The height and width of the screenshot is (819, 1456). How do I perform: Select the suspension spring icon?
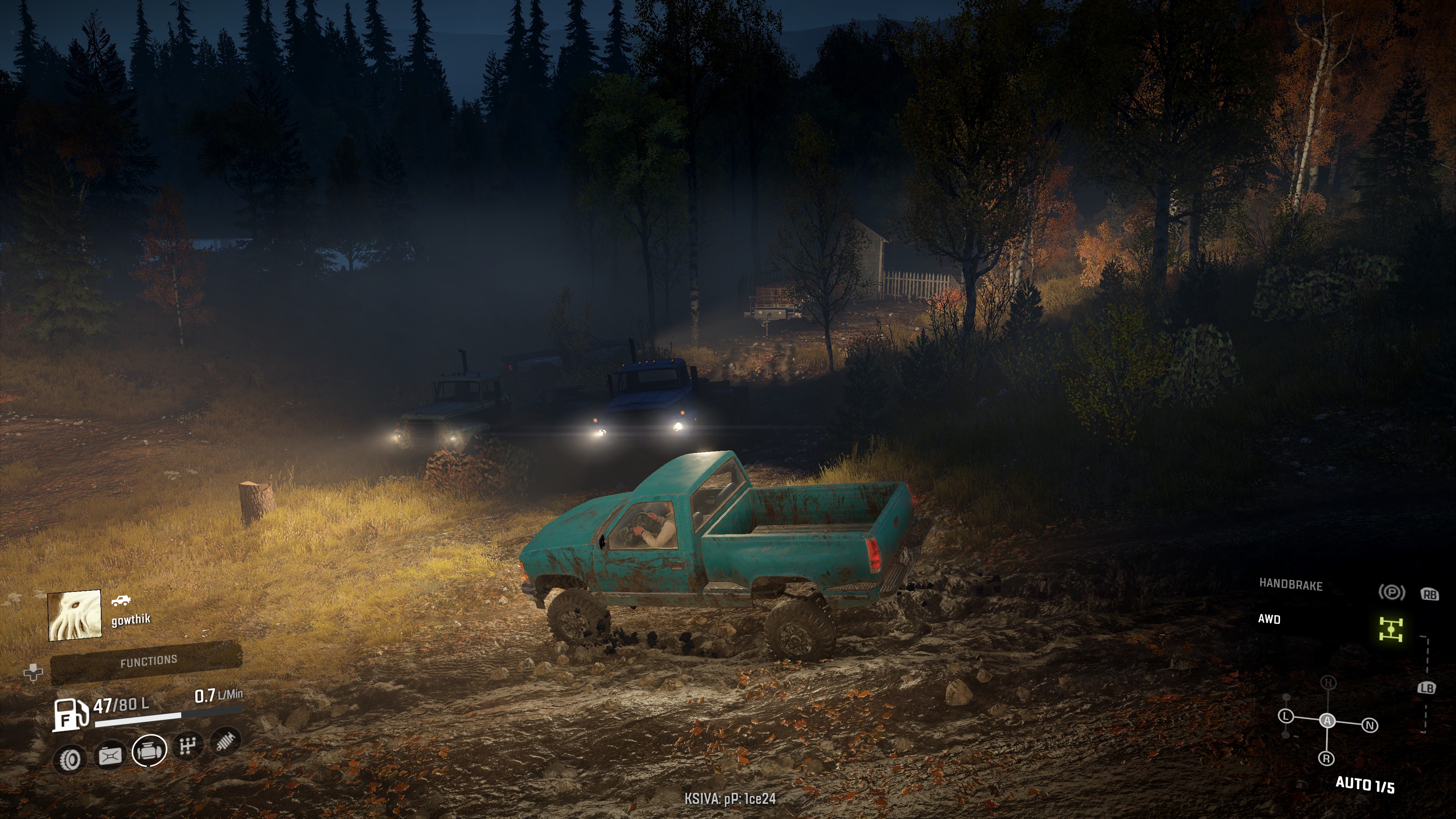tap(226, 741)
